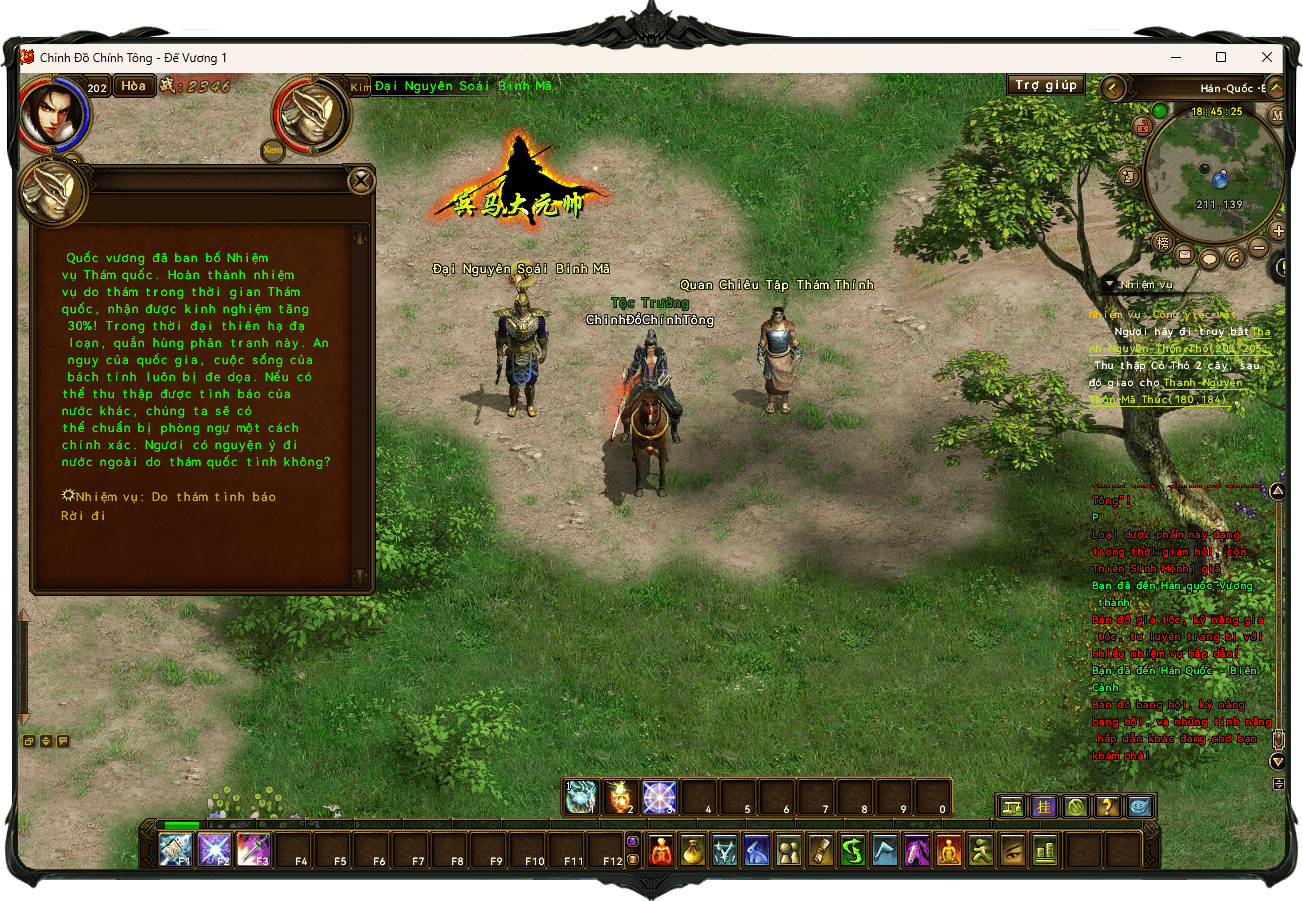Use the red potion in quick slot 2
Image resolution: width=1303 pixels, height=901 pixels.
pos(621,797)
